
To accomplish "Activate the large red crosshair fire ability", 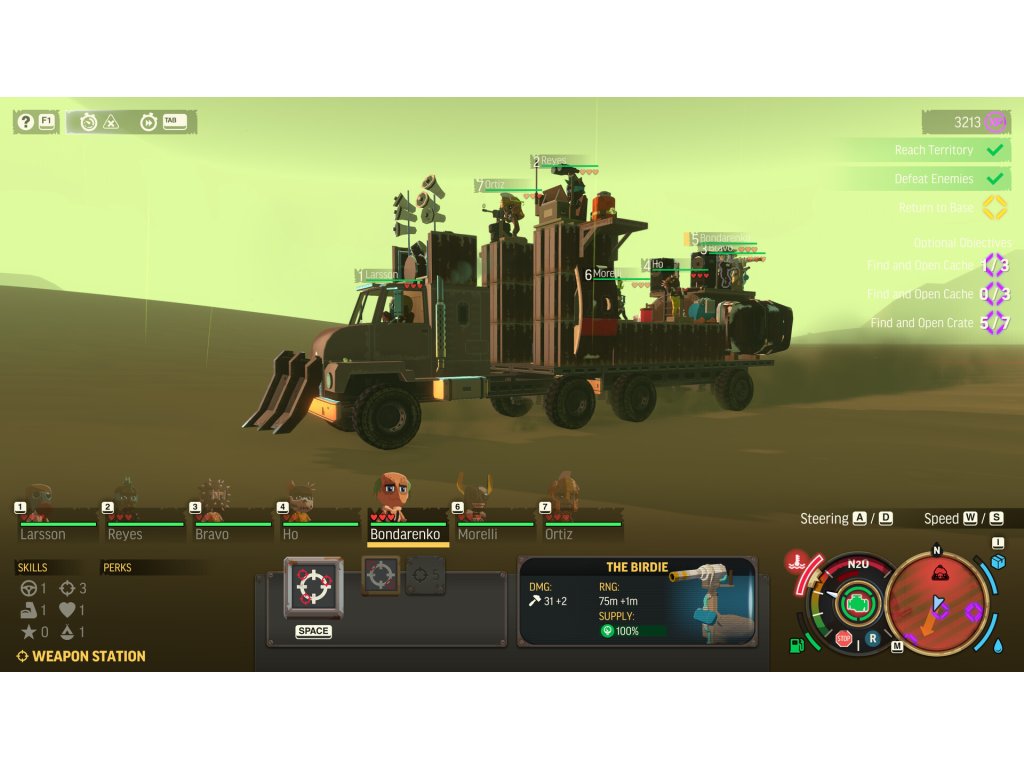I will point(313,587).
